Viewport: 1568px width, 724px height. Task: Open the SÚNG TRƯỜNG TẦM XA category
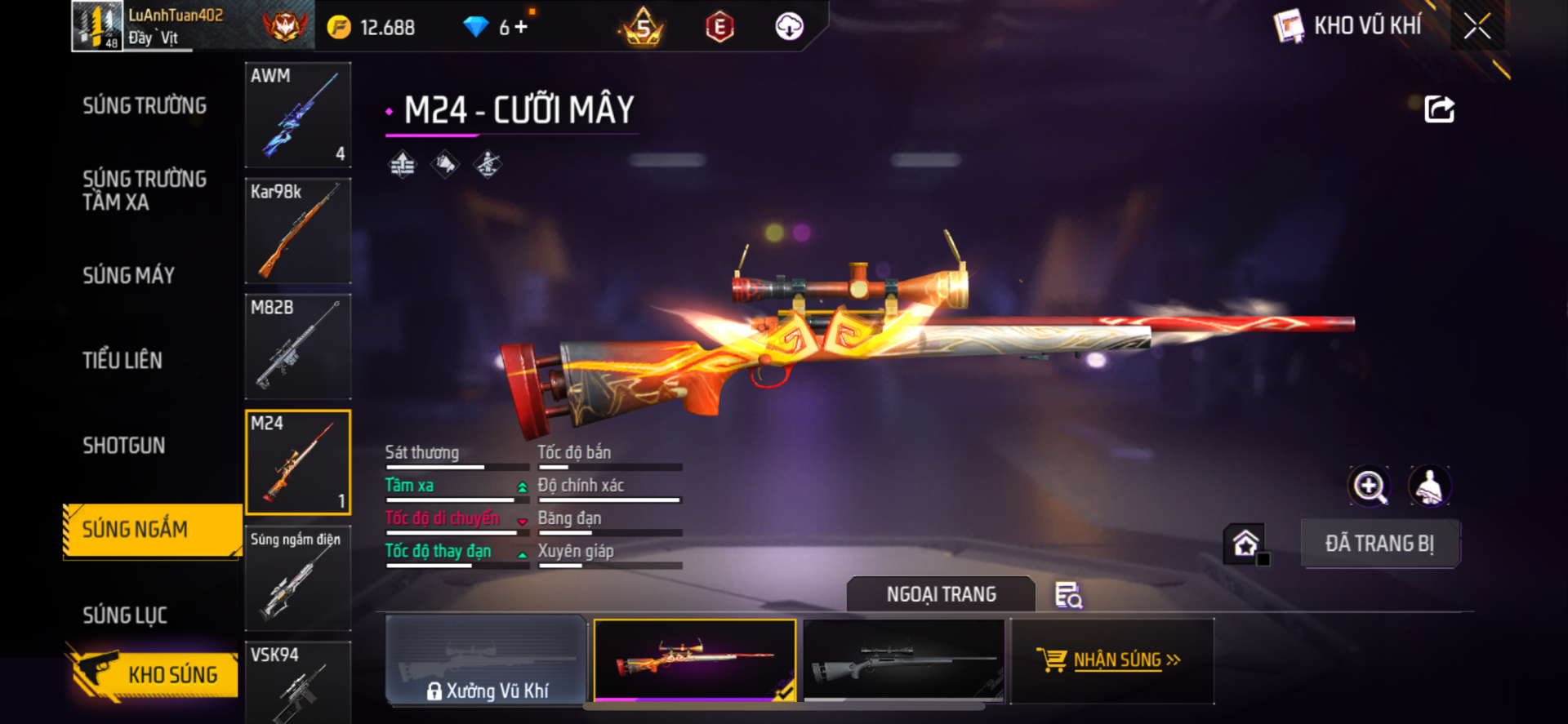click(x=145, y=190)
